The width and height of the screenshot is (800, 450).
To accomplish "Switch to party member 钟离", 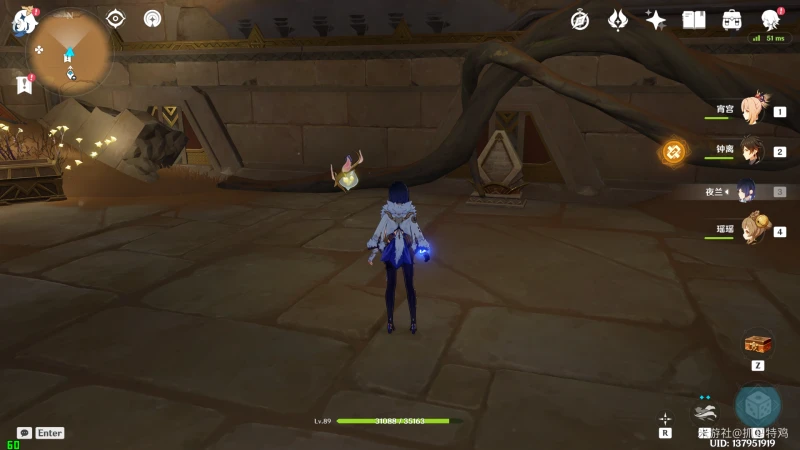I will [750, 151].
